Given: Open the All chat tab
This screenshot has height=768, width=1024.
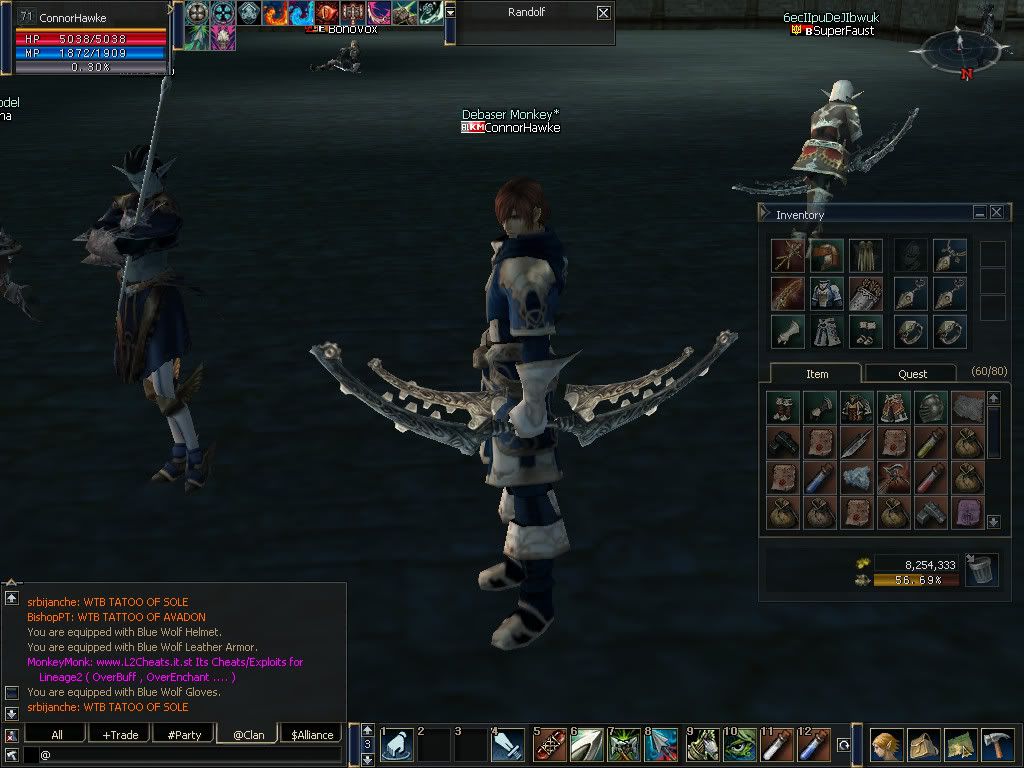Looking at the screenshot, I should [57, 734].
